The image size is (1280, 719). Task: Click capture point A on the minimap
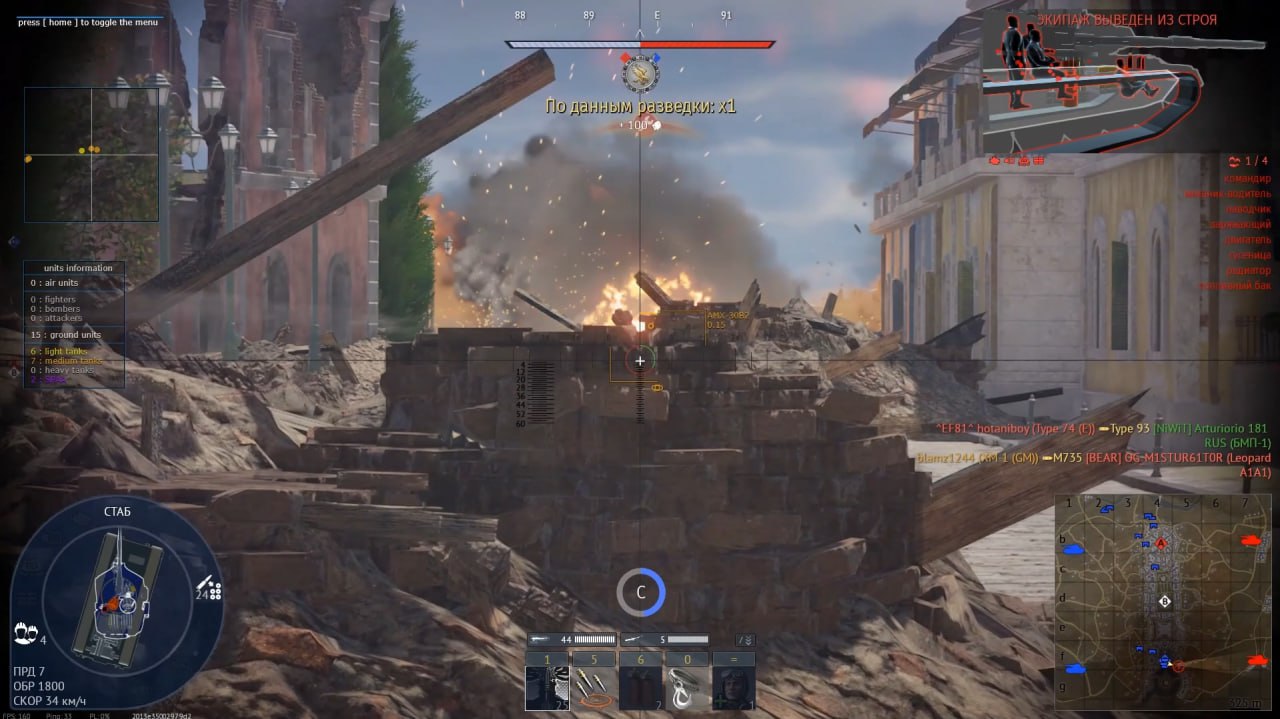tap(1161, 543)
